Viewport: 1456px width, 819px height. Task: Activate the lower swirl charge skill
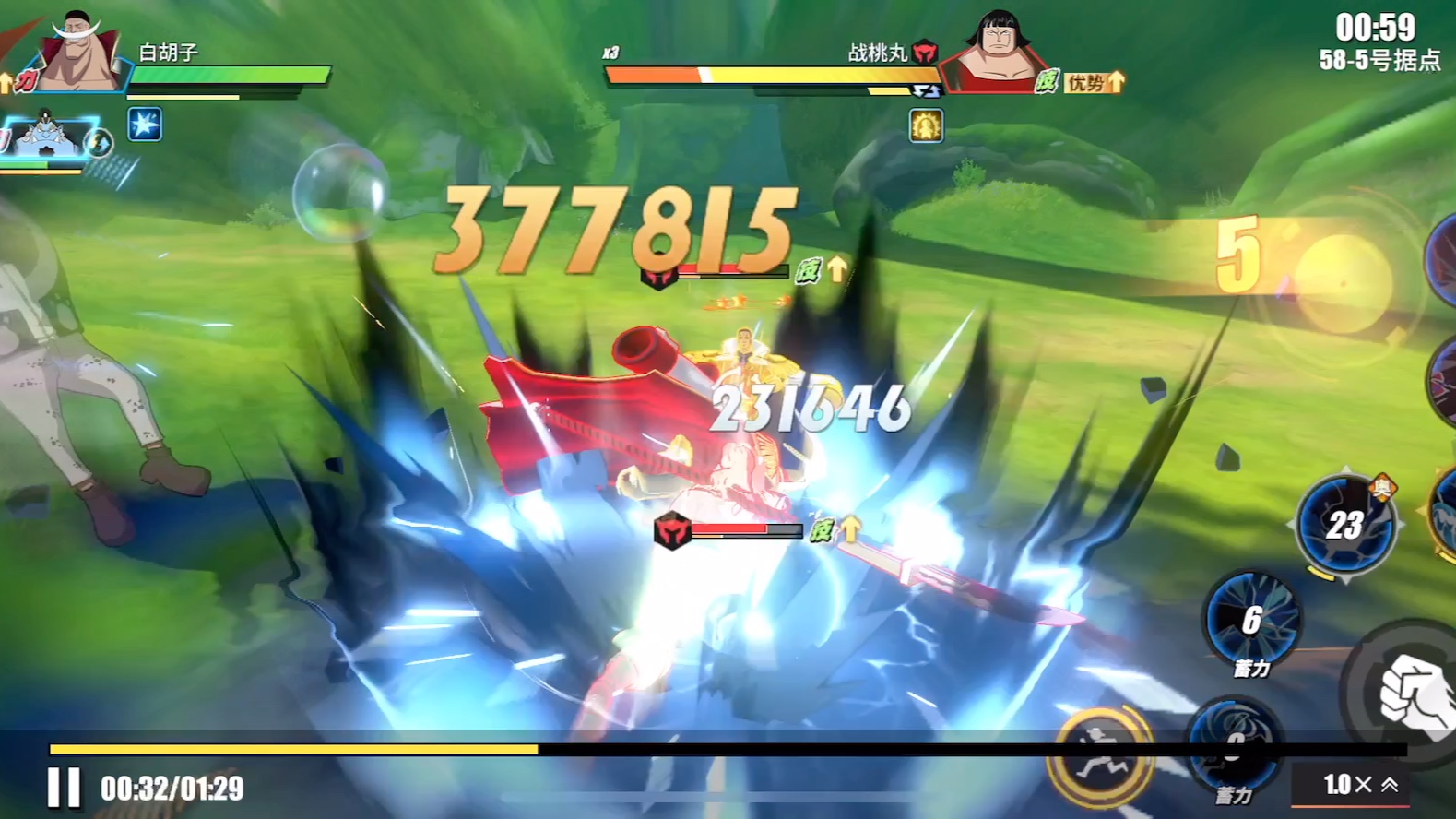pyautogui.click(x=1235, y=742)
